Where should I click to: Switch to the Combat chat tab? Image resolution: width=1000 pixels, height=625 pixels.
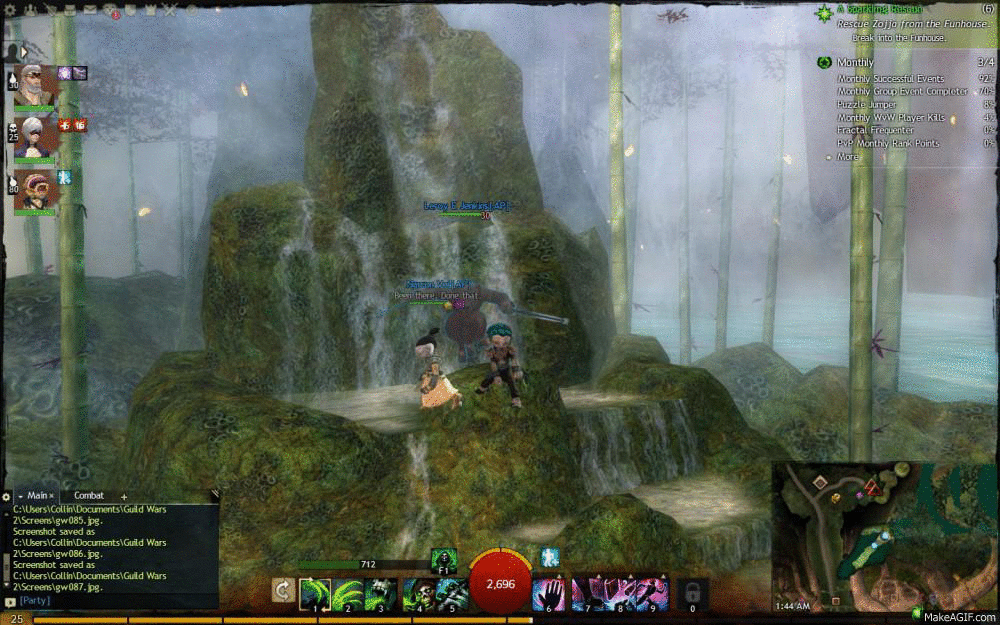coord(89,495)
